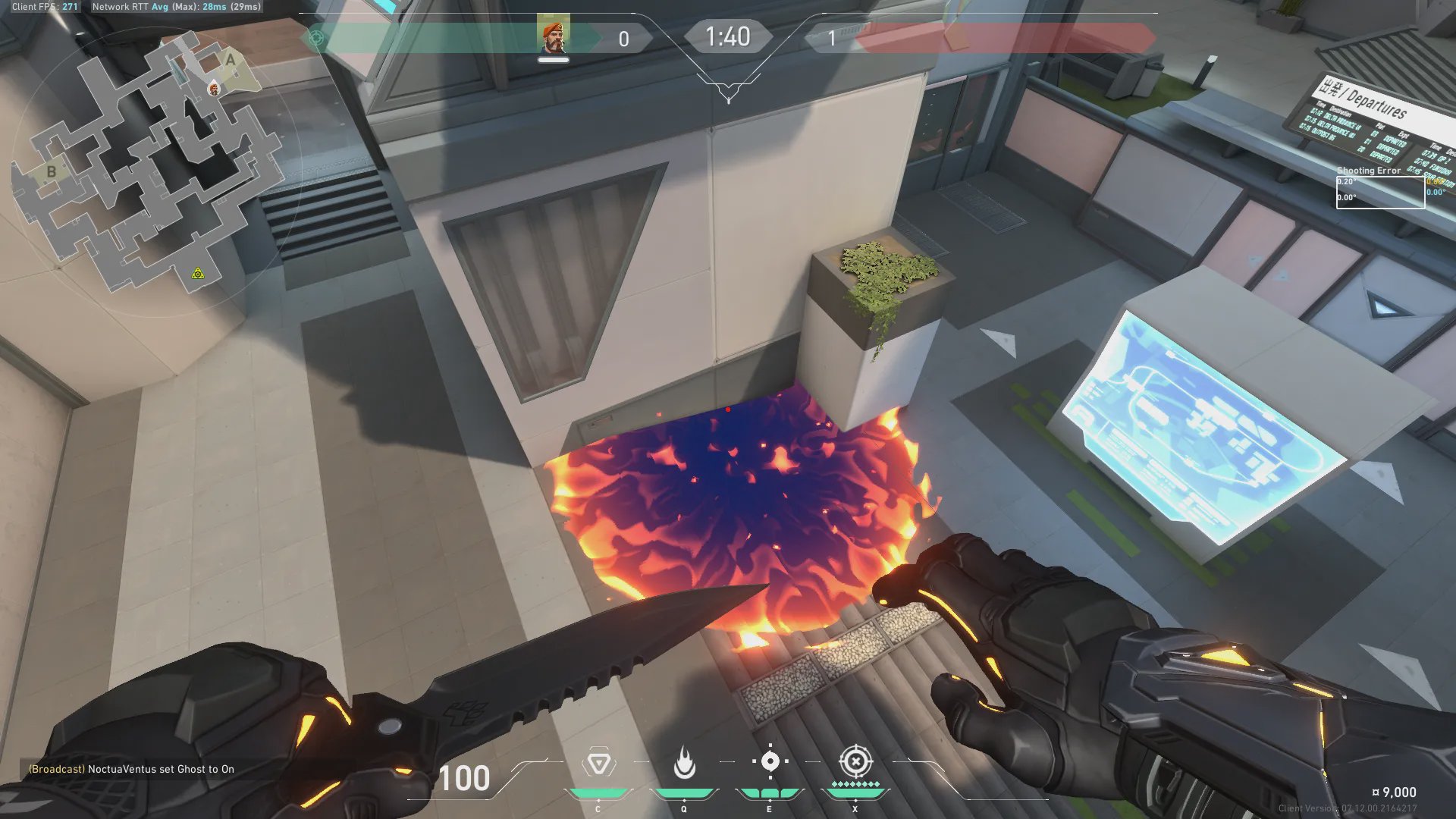Click the yellow spike marker on minimap
Image resolution: width=1456 pixels, height=819 pixels.
[x=198, y=273]
